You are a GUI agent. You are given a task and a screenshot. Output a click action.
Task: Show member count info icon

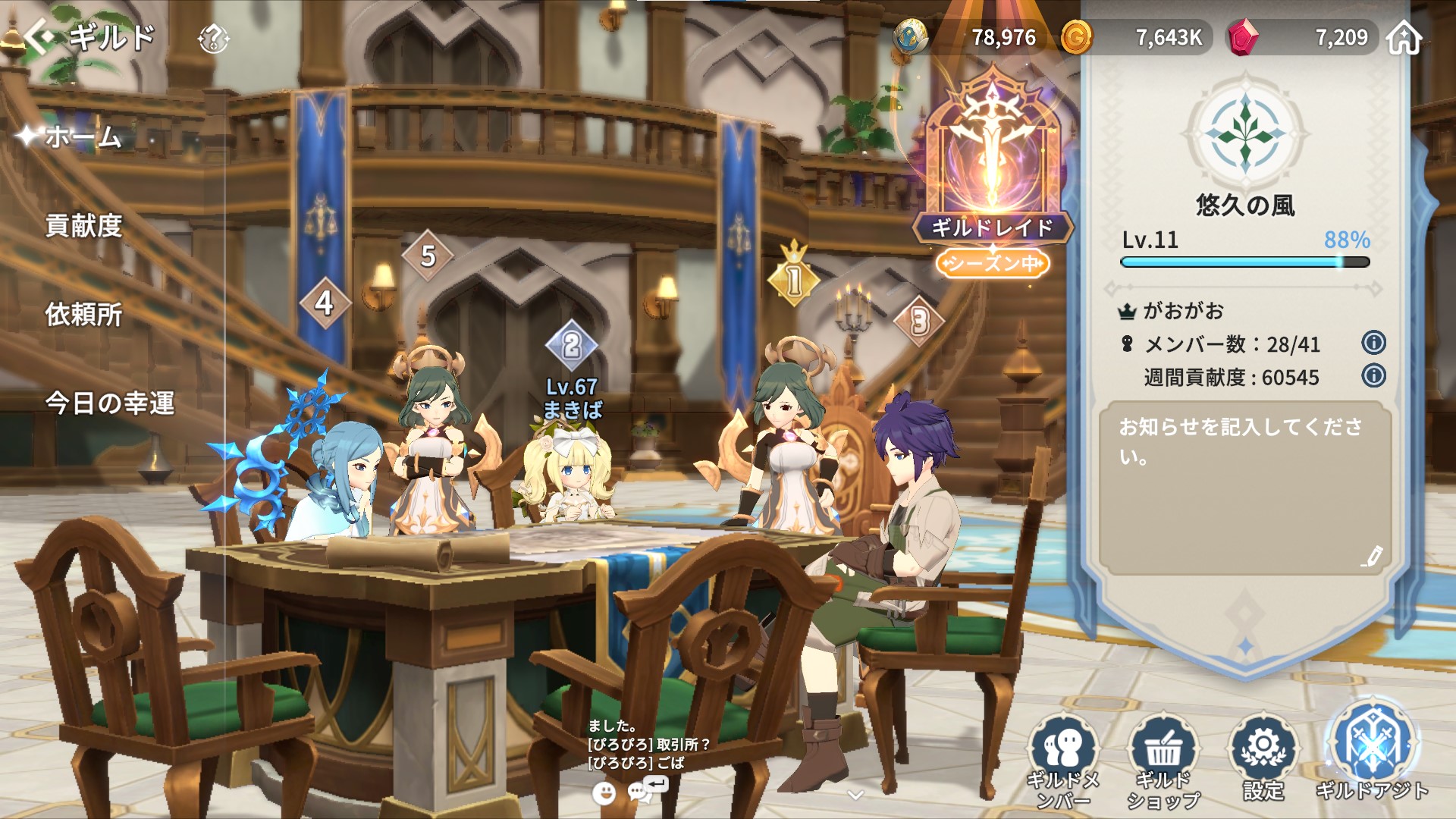[x=1373, y=343]
